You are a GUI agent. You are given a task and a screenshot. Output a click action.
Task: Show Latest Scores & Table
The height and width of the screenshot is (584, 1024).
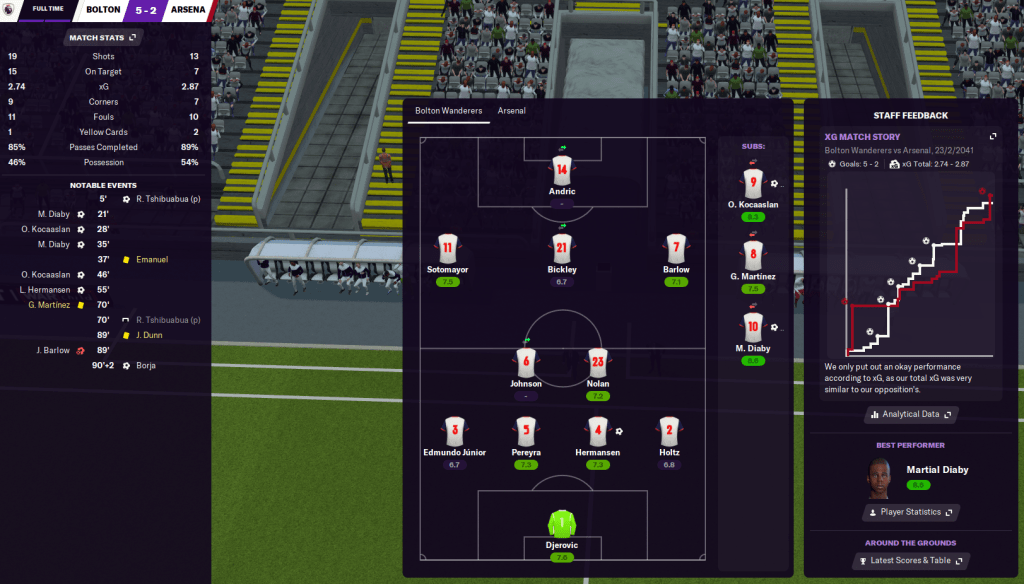click(909, 561)
